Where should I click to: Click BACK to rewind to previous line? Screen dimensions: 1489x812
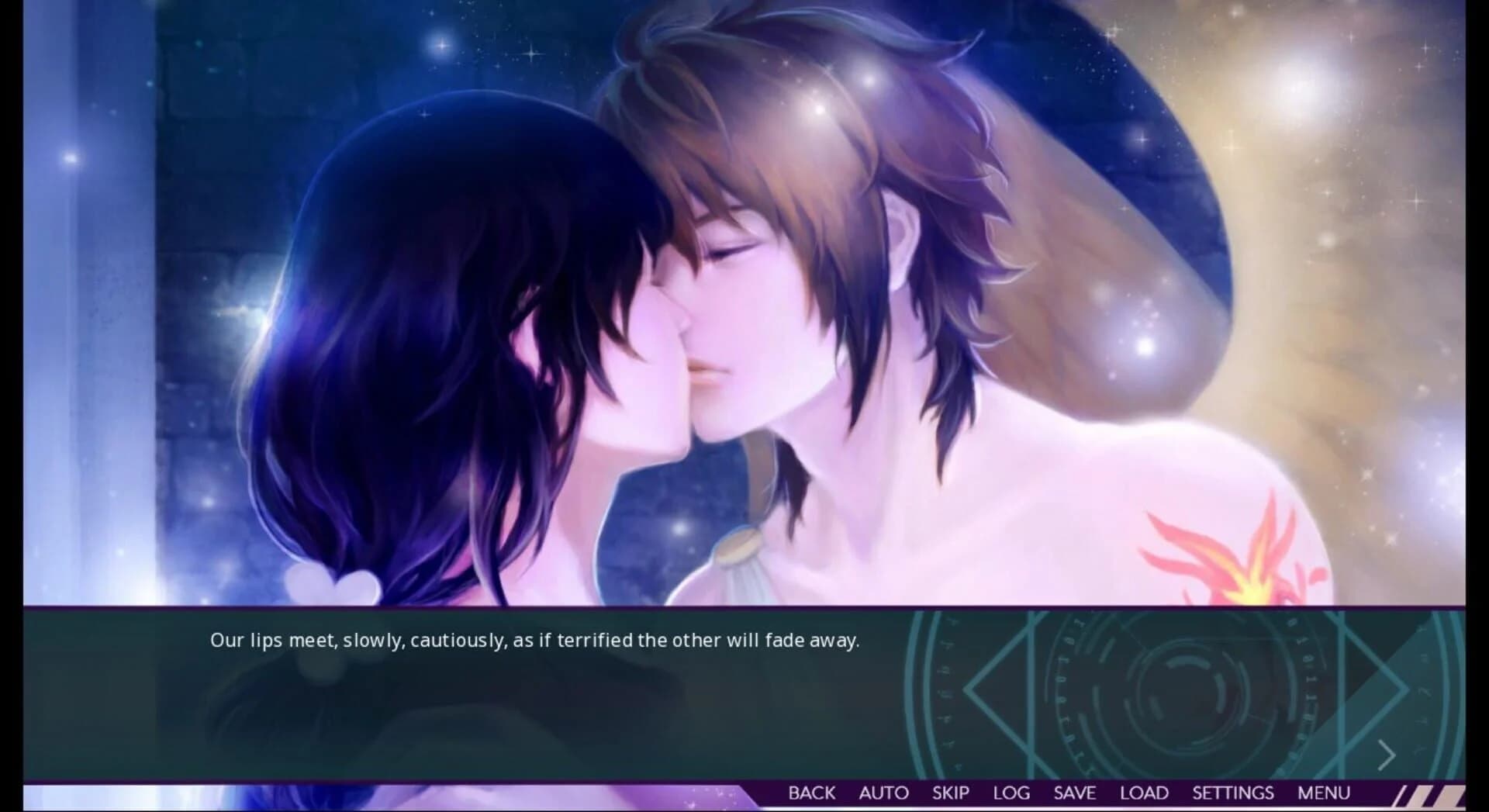811,793
